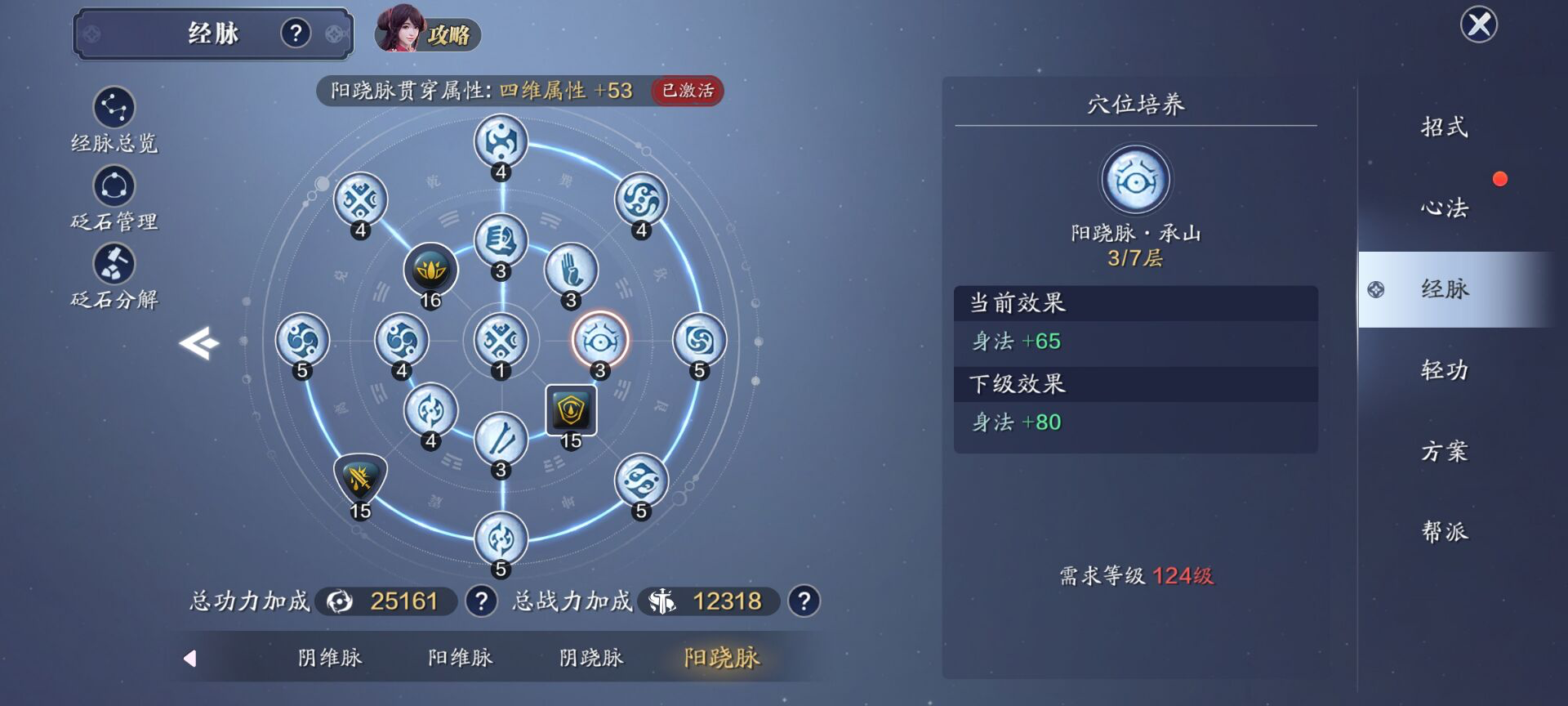This screenshot has width=1568, height=706.
Task: Select the 阳维脉 meridian tab
Action: [x=460, y=658]
